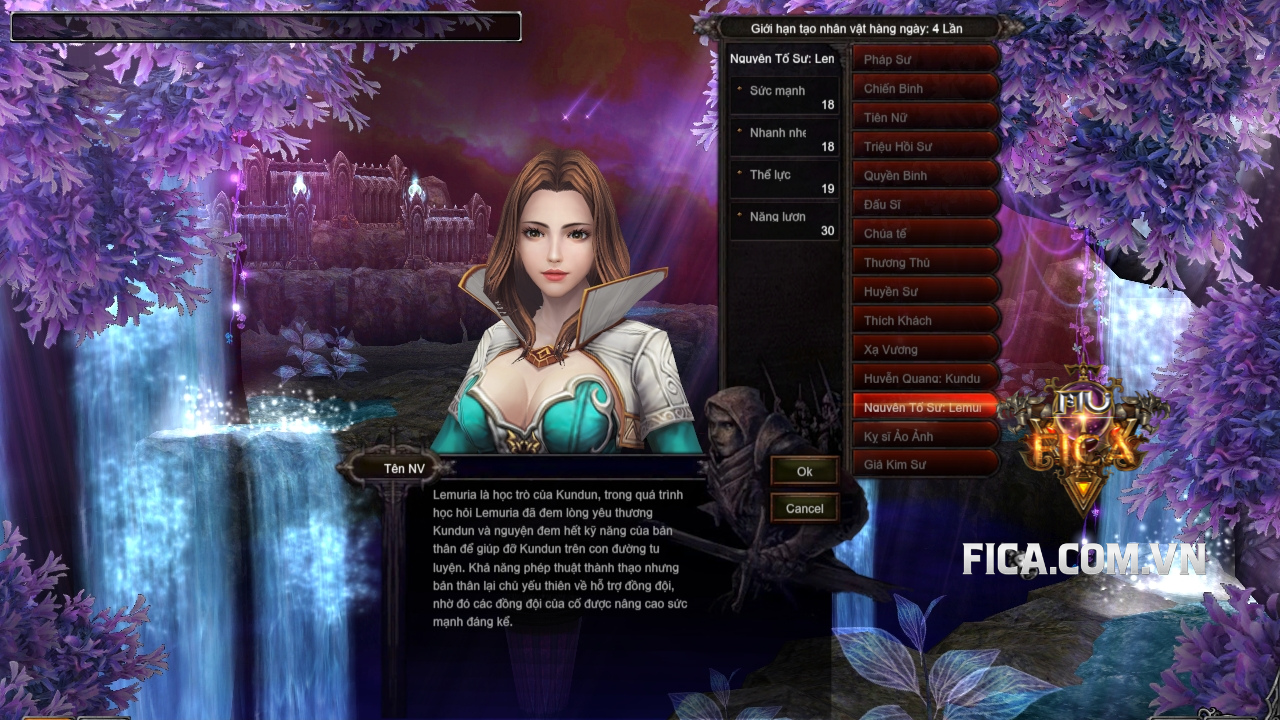The width and height of the screenshot is (1280, 720).
Task: Select Triệu Hồi Sư from the class list
Action: pos(925,147)
